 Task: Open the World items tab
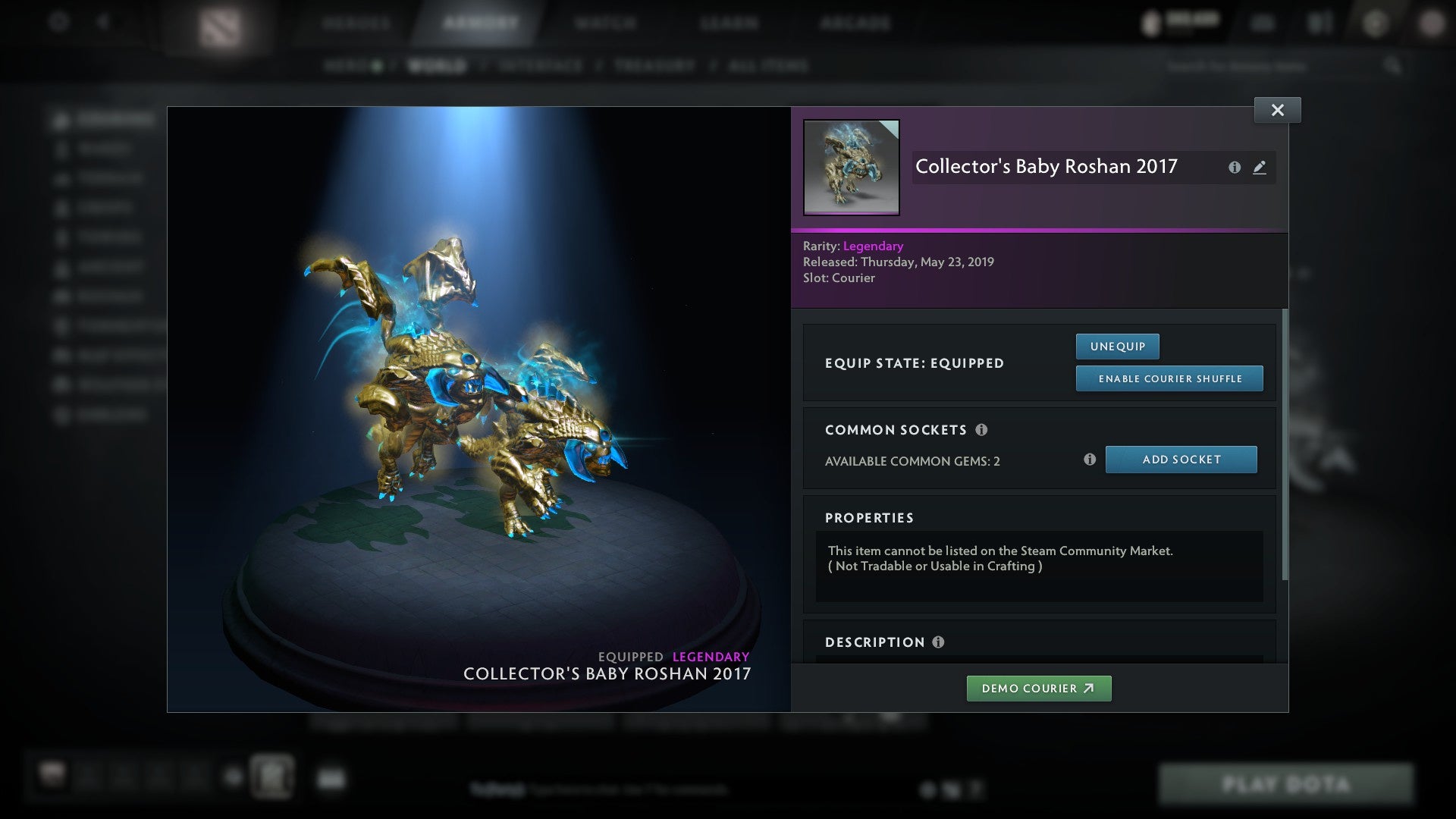(x=435, y=66)
